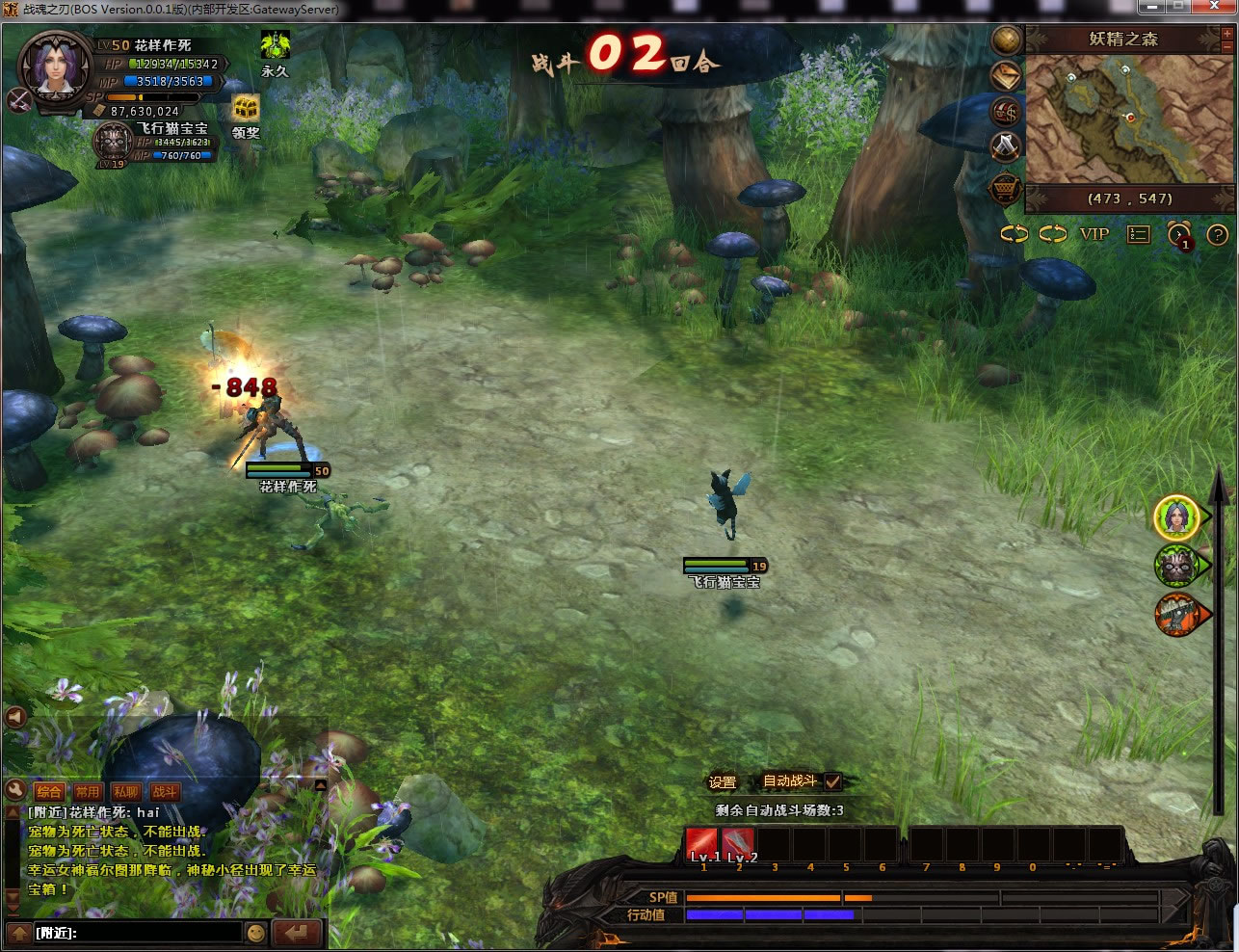Zoom in the minimap with the plus button
1239x952 pixels.
1226,34
